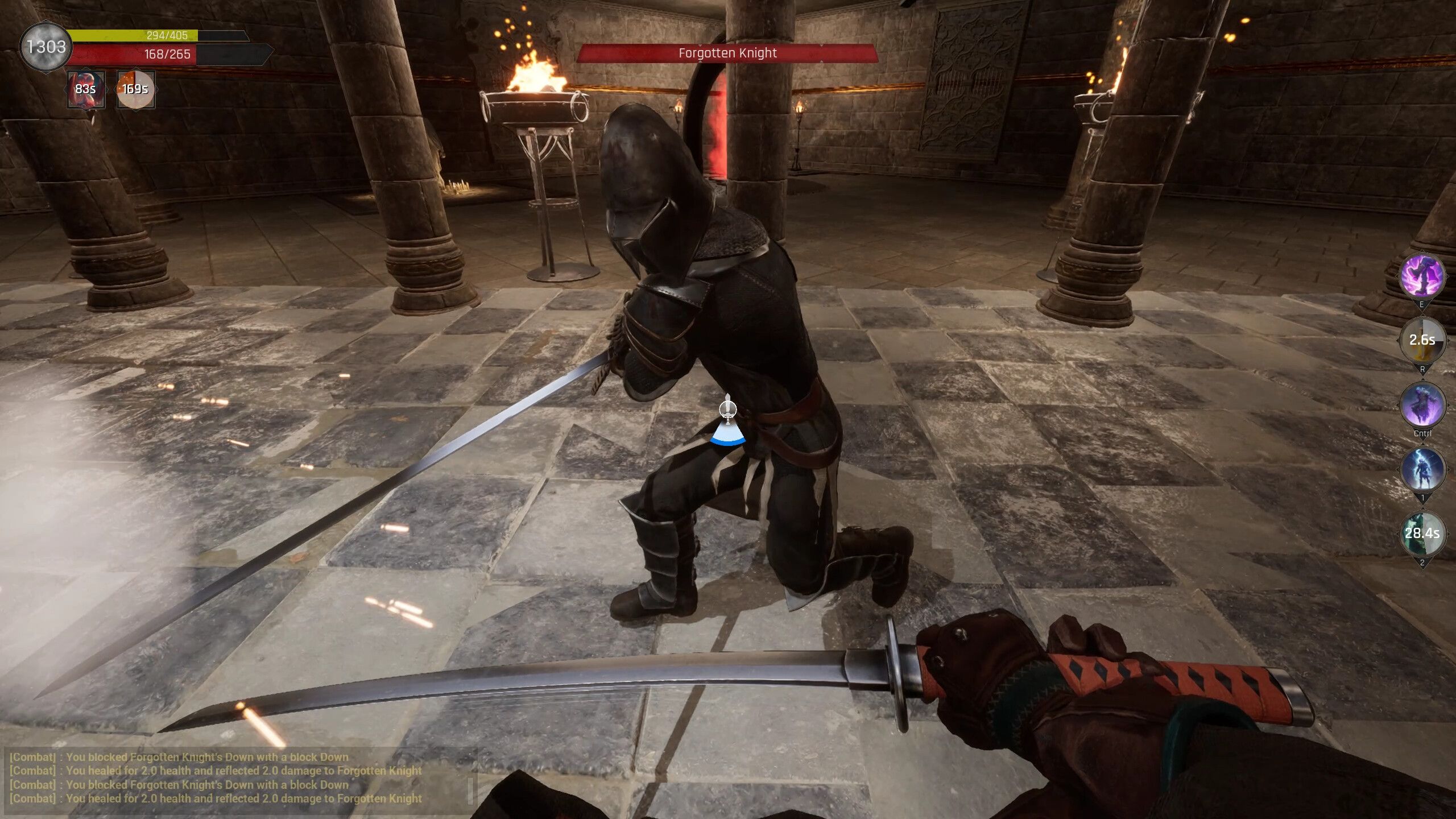Image resolution: width=1456 pixels, height=819 pixels.
Task: Inspect the red winged buff icon
Action: tap(86, 89)
